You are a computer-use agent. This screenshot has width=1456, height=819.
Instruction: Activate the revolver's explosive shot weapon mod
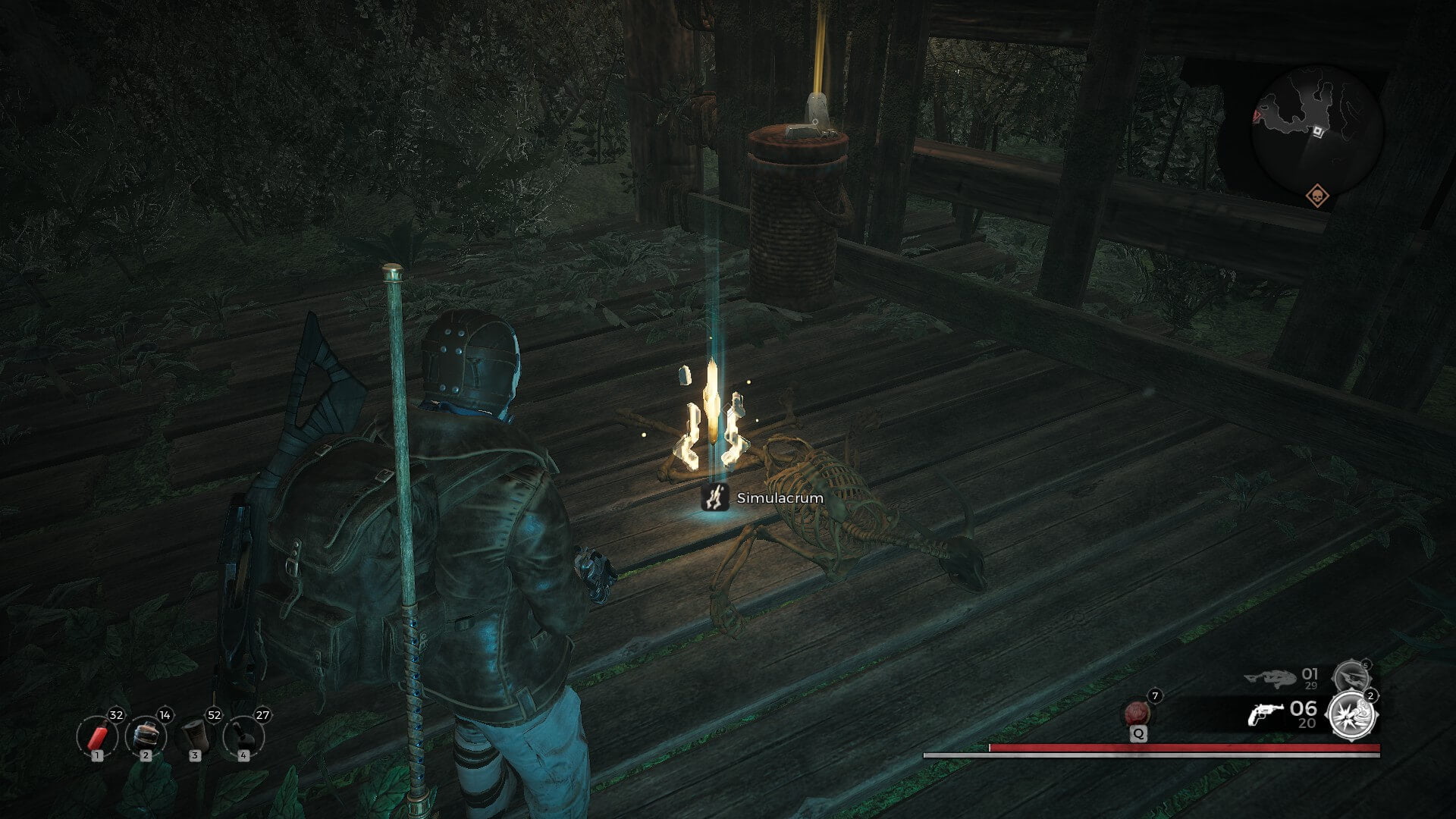coord(1352,715)
